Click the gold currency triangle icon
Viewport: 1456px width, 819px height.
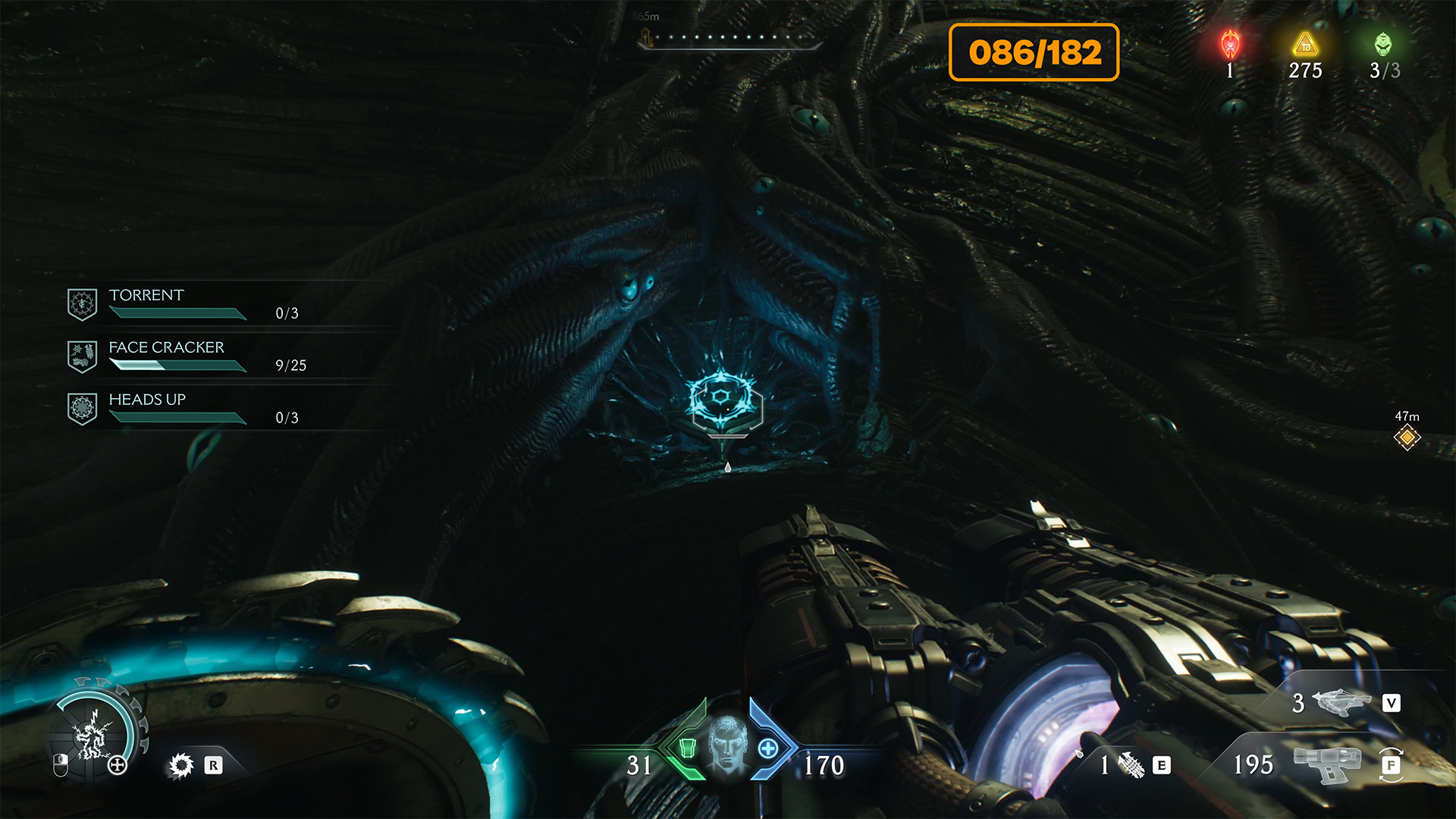(1305, 45)
